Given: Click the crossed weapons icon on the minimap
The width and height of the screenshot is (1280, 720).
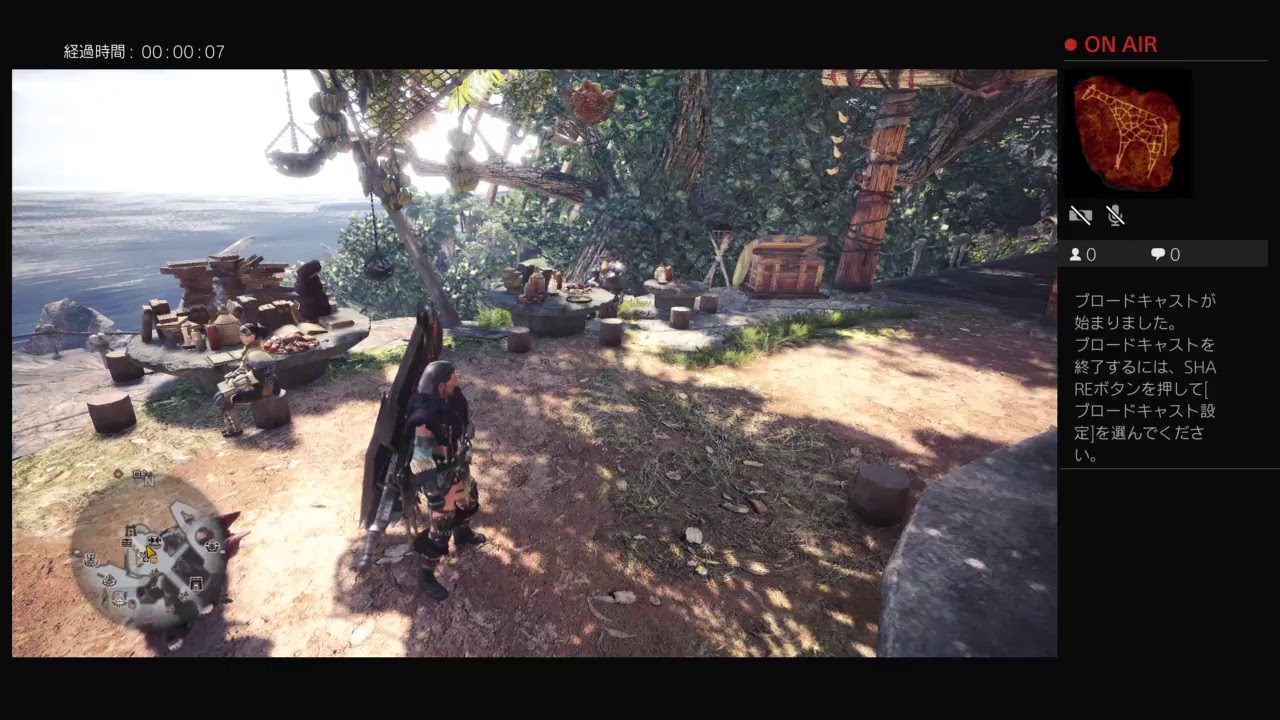Looking at the screenshot, I should pos(153,540).
